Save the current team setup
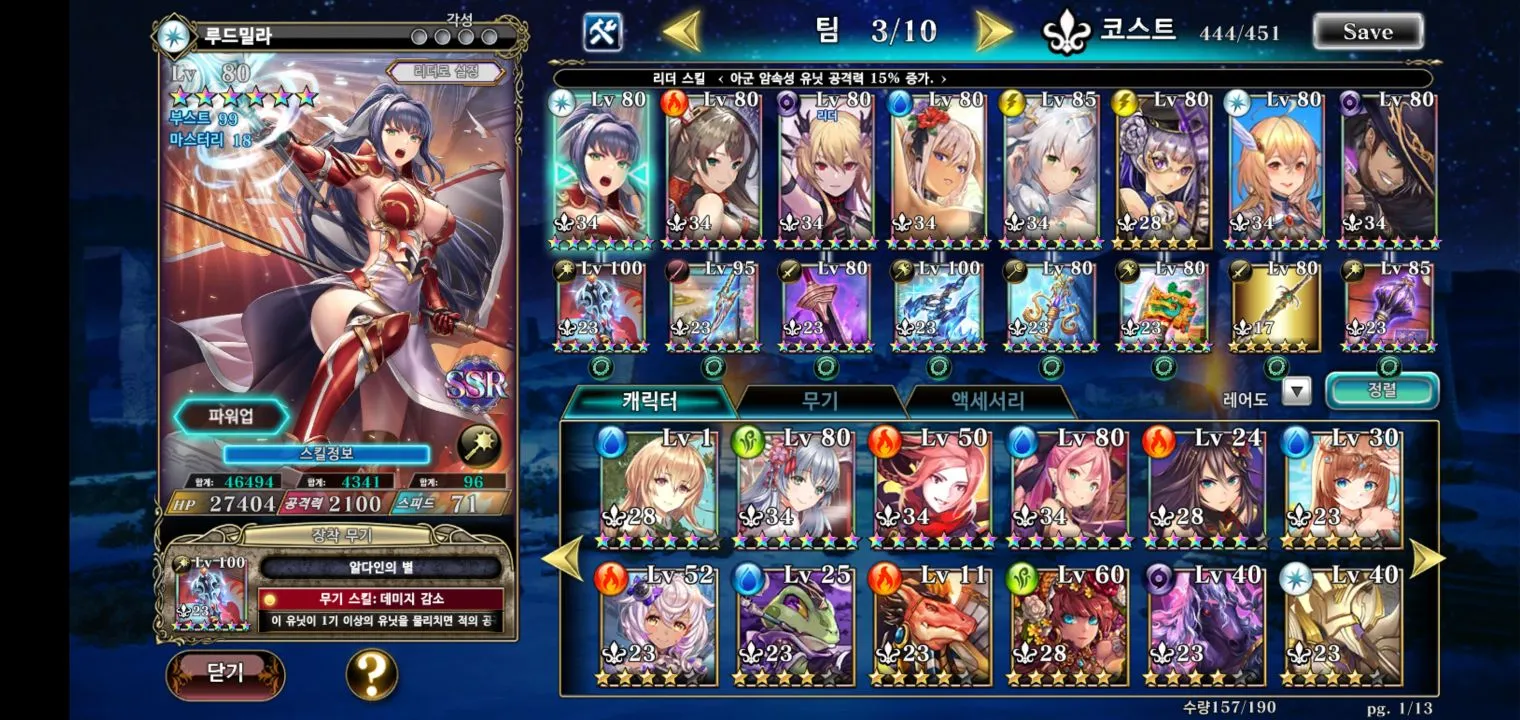 [x=1367, y=31]
